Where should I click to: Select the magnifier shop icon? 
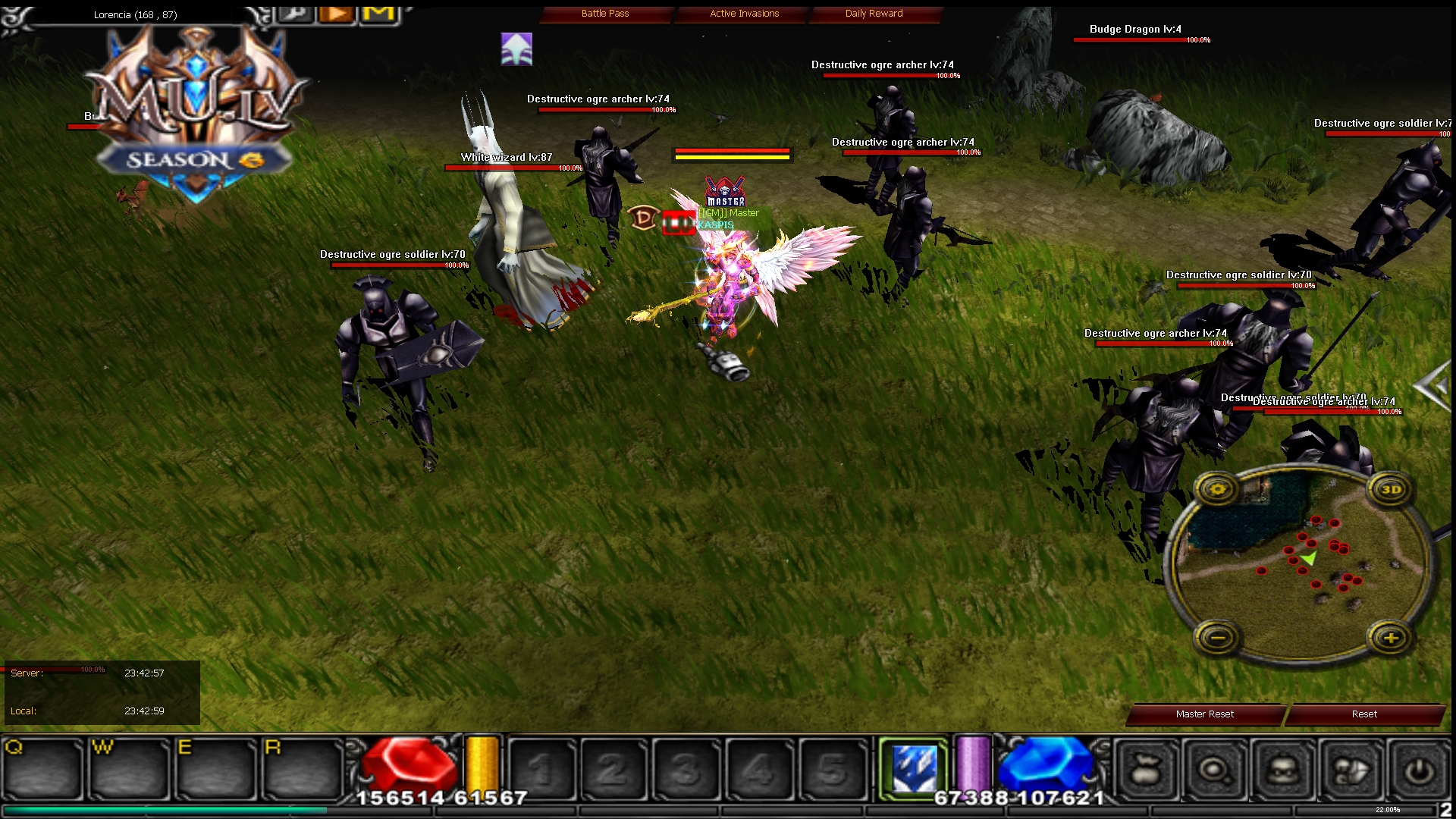point(1215,768)
